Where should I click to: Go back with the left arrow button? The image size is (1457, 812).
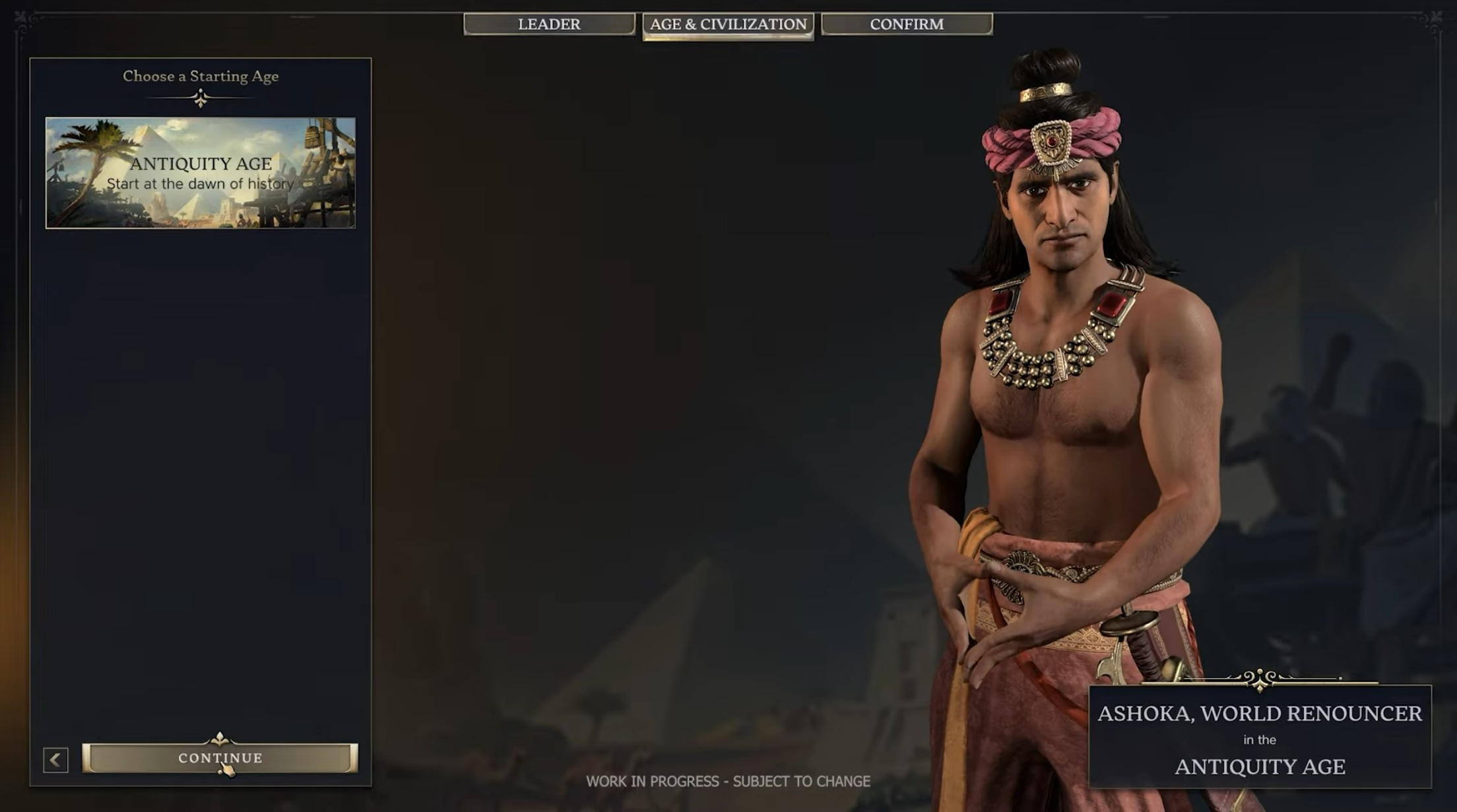pyautogui.click(x=56, y=760)
